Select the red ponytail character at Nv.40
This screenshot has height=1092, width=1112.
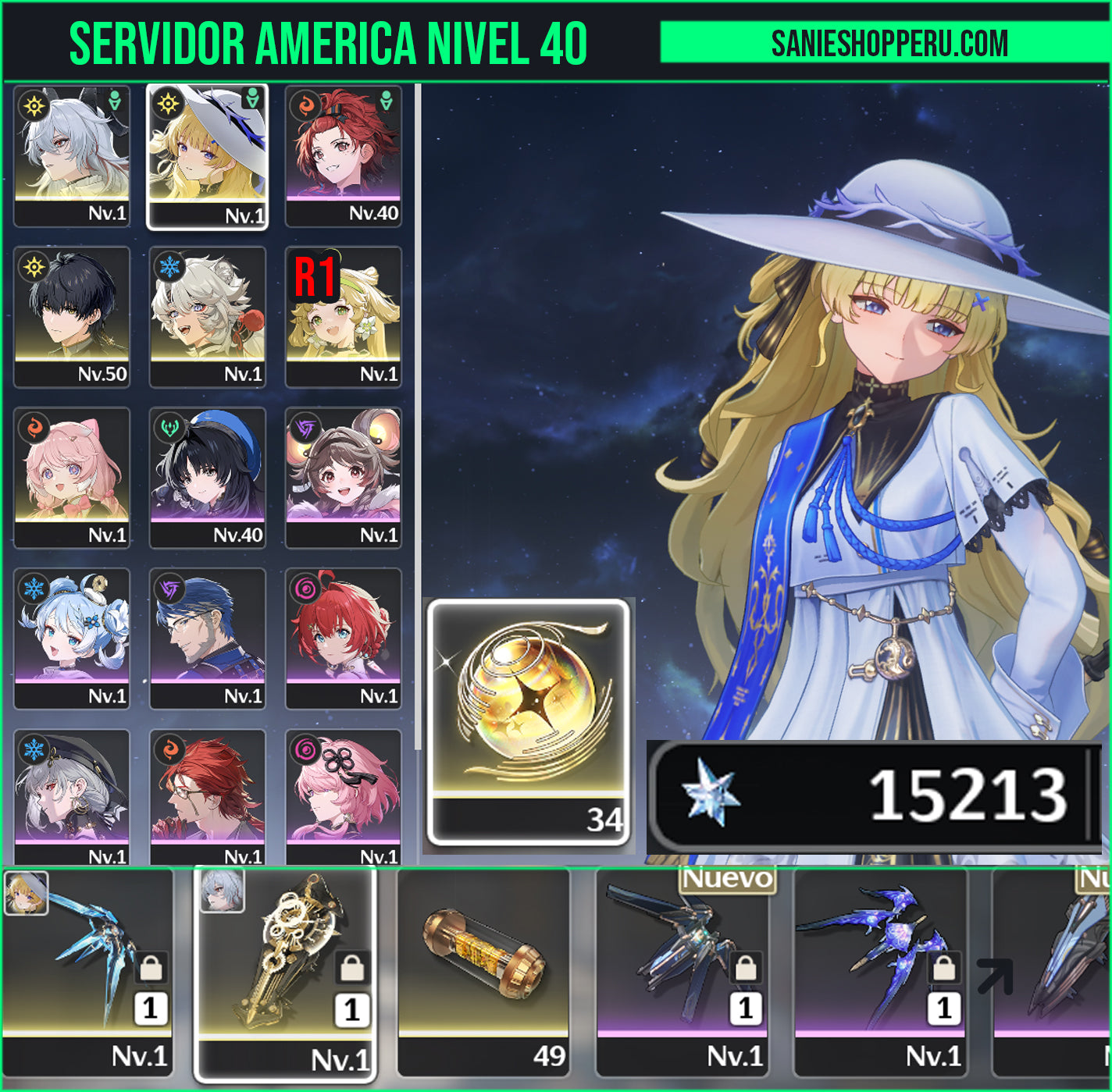[343, 156]
